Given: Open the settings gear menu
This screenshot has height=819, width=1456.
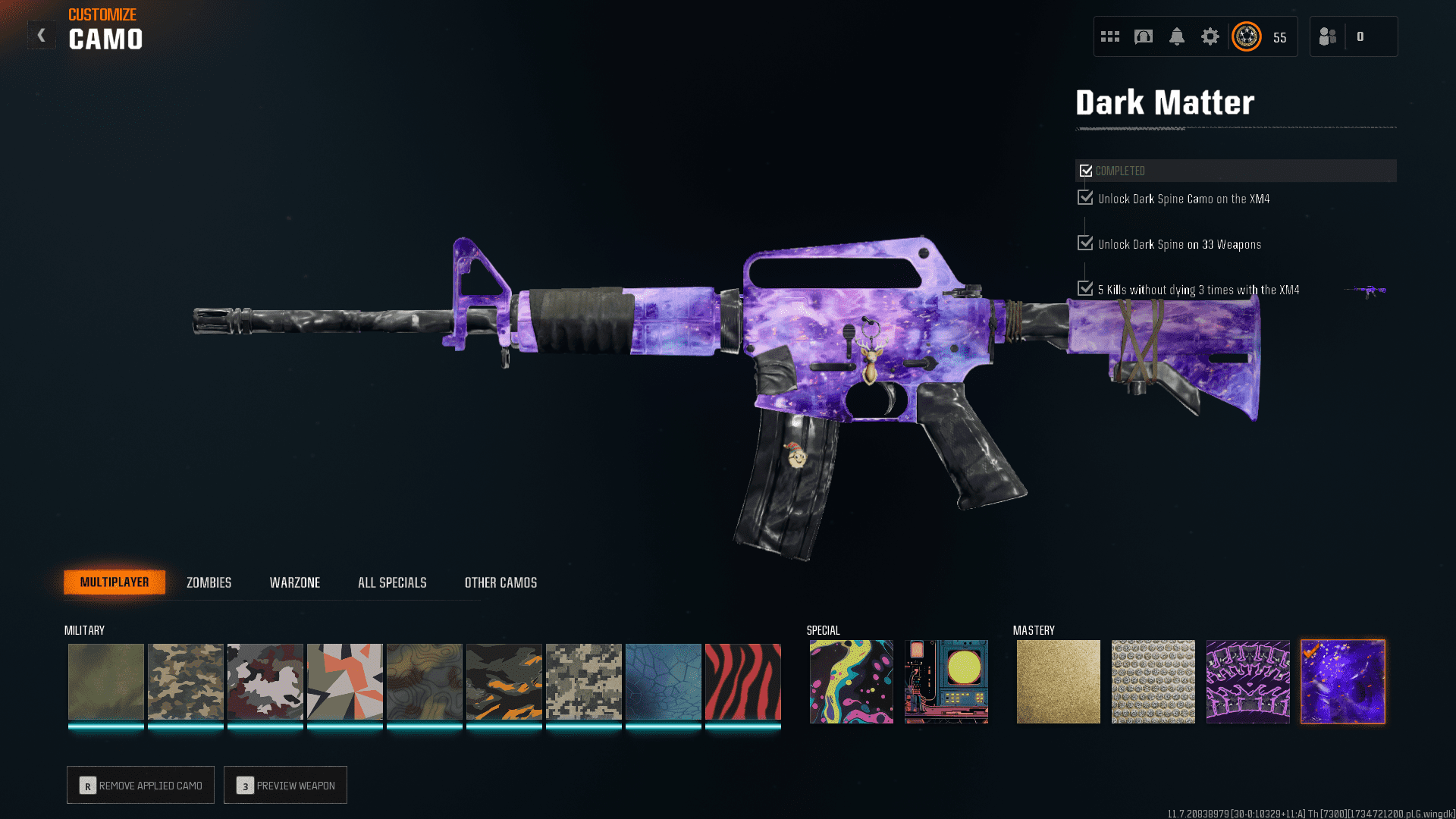Looking at the screenshot, I should (x=1210, y=36).
